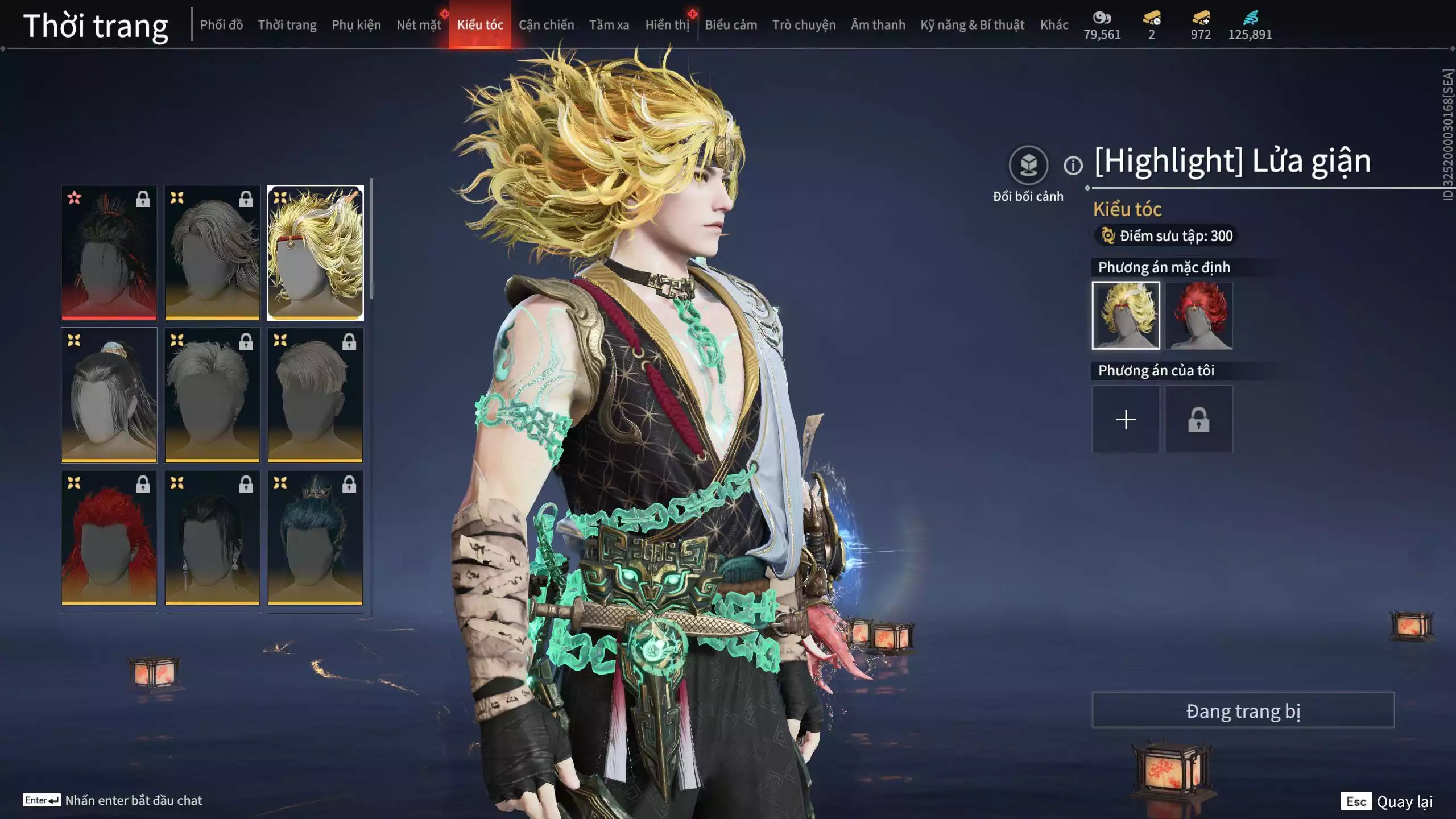Viewport: 1456px width, 819px height.
Task: Open the Cận chiến tab
Action: coord(546,25)
